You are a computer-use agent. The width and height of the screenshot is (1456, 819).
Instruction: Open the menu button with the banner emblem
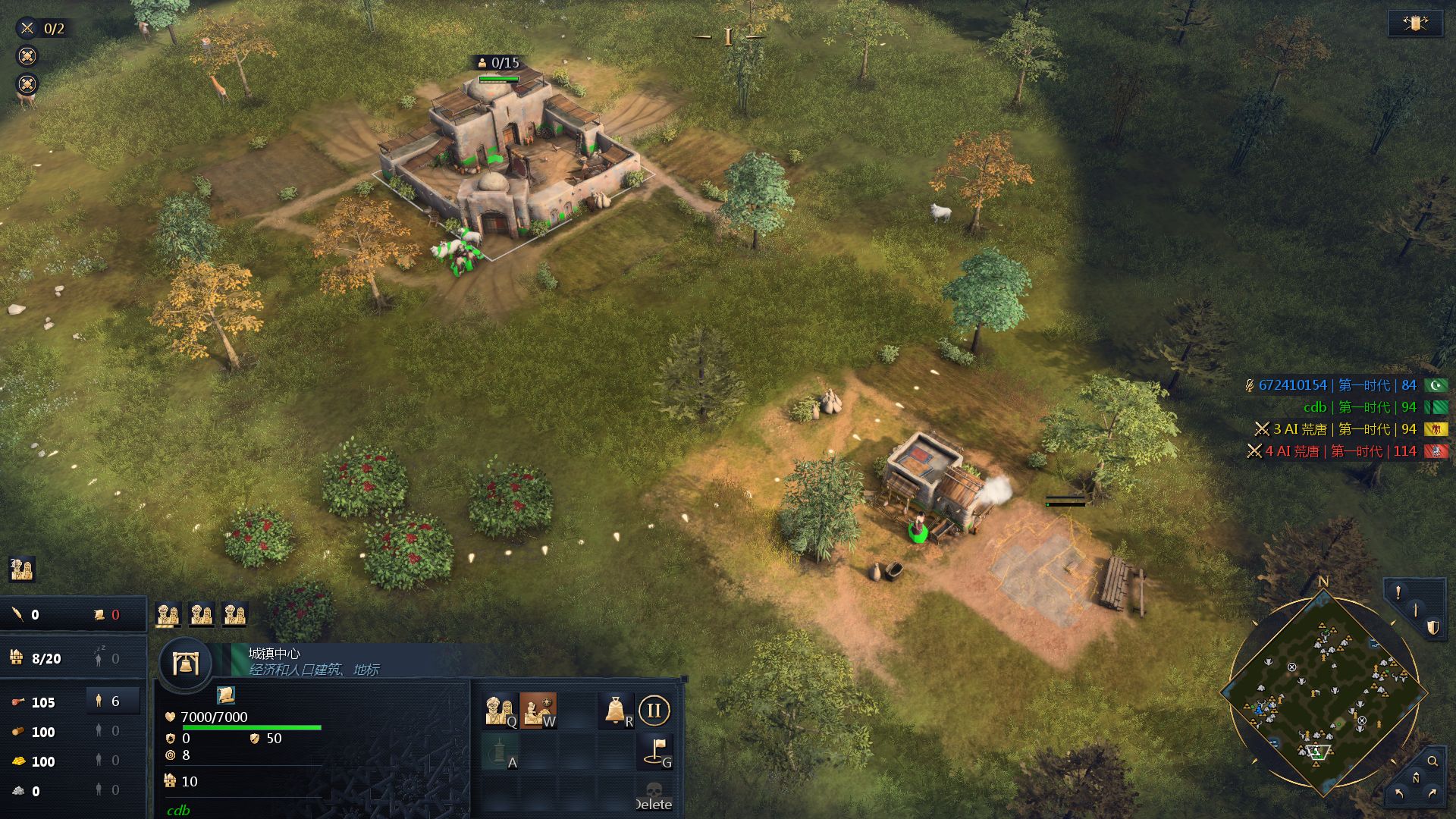[x=1415, y=24]
